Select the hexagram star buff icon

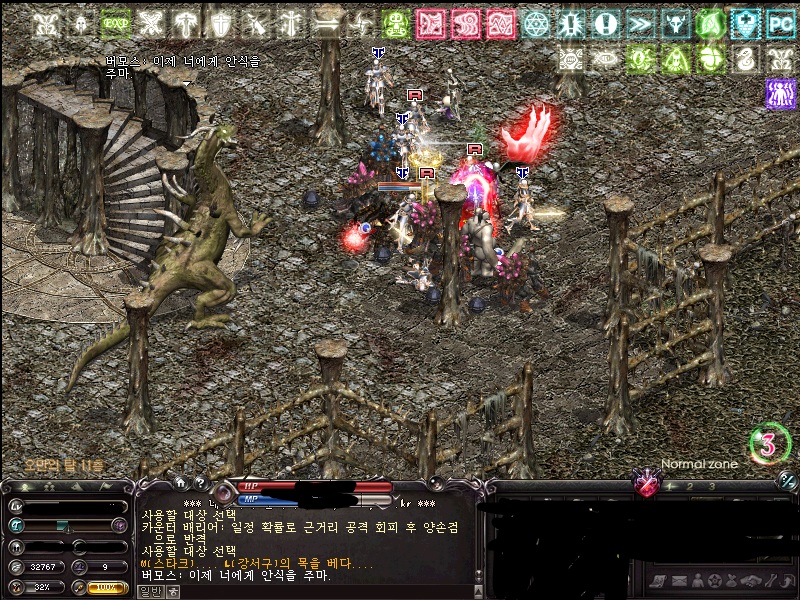(536, 23)
